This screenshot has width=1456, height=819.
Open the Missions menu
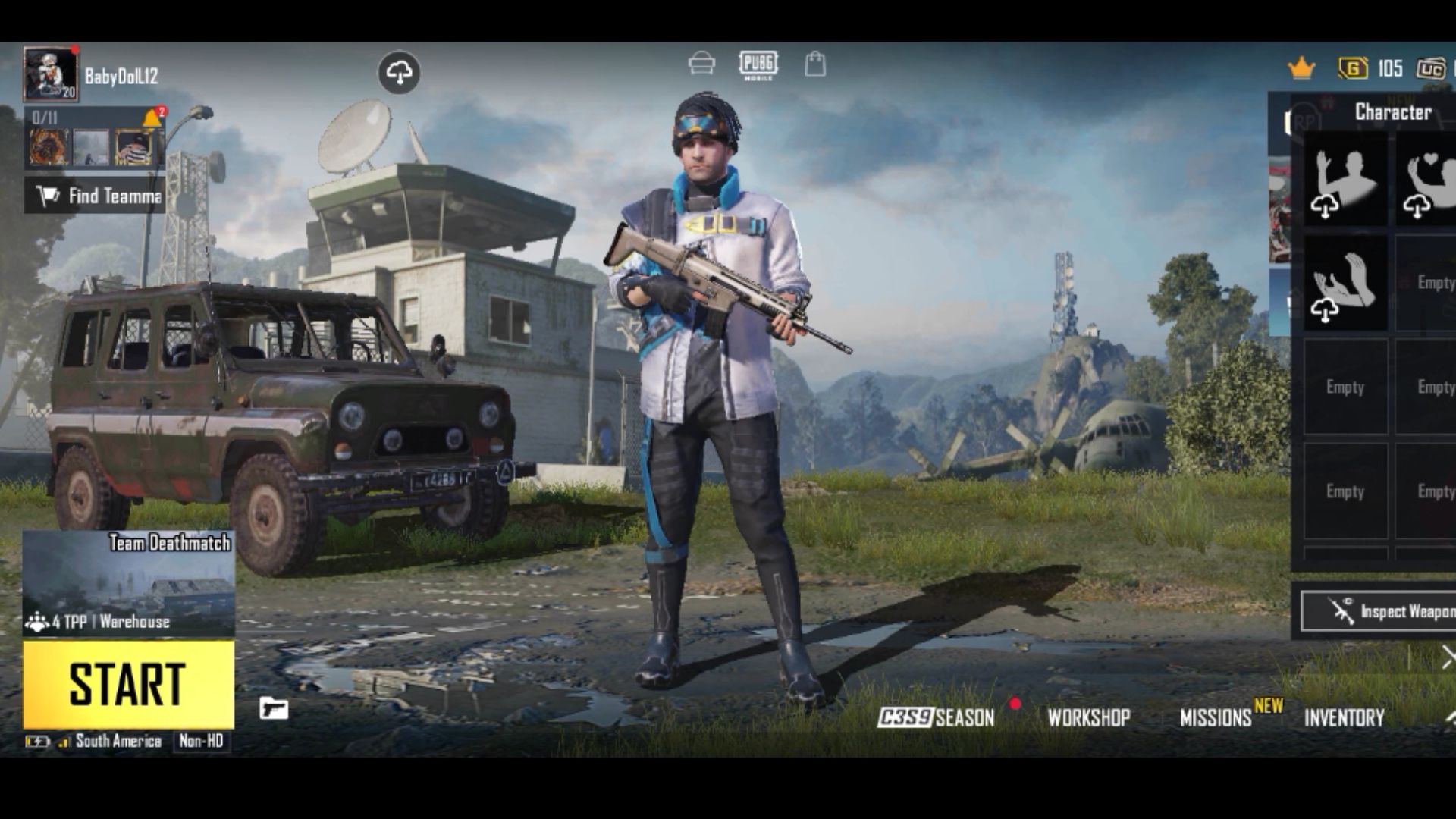tap(1216, 717)
